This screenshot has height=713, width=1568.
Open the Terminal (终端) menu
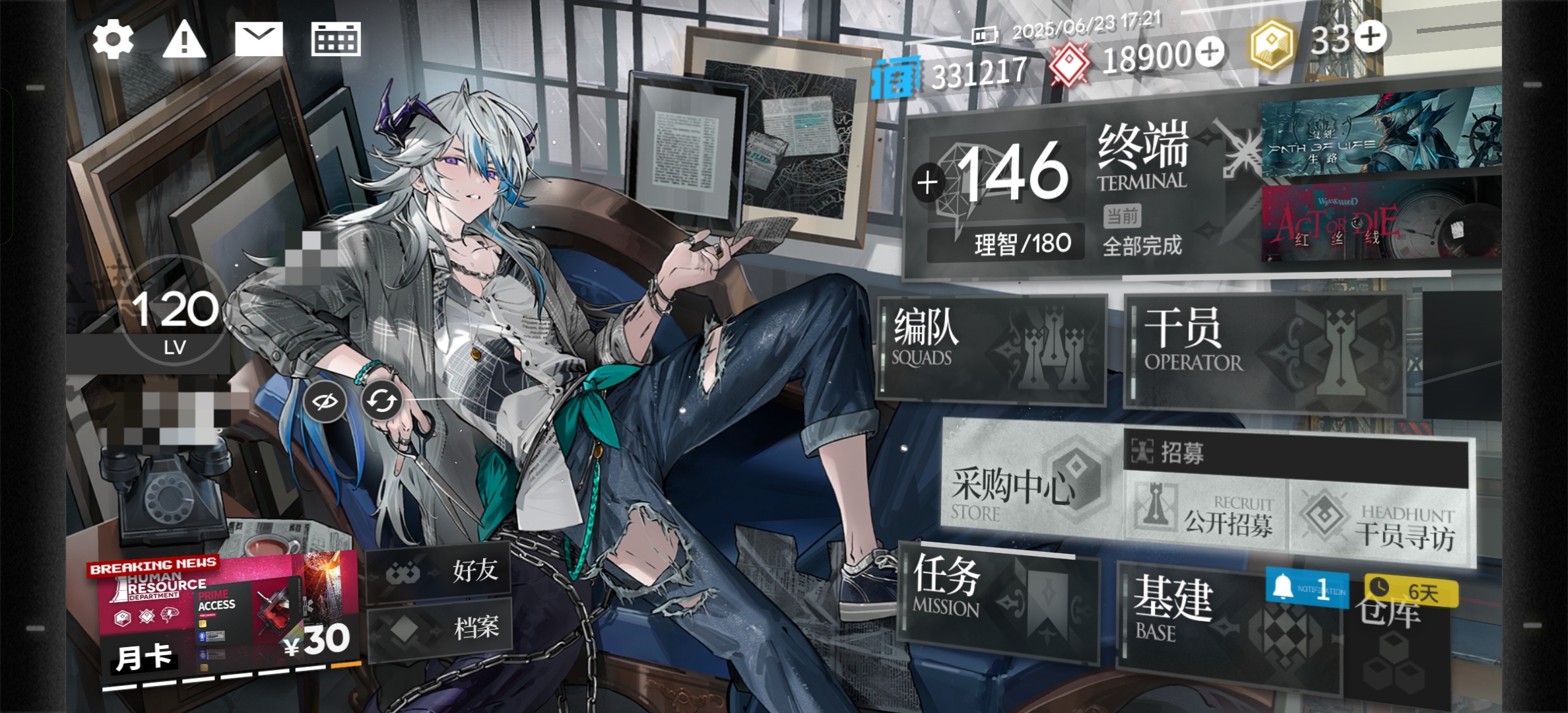coord(1142,158)
